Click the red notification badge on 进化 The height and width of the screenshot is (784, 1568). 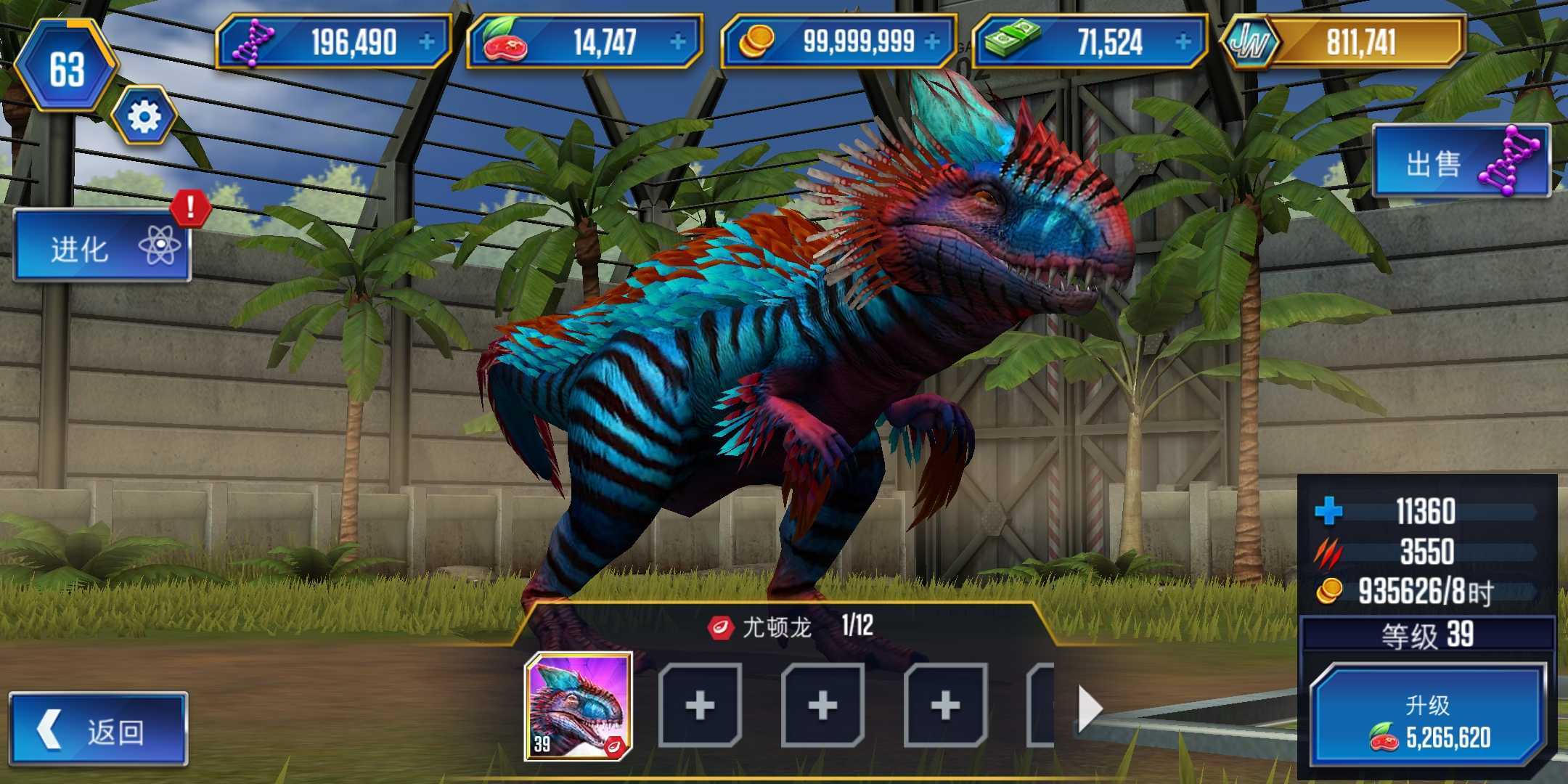pyautogui.click(x=187, y=211)
